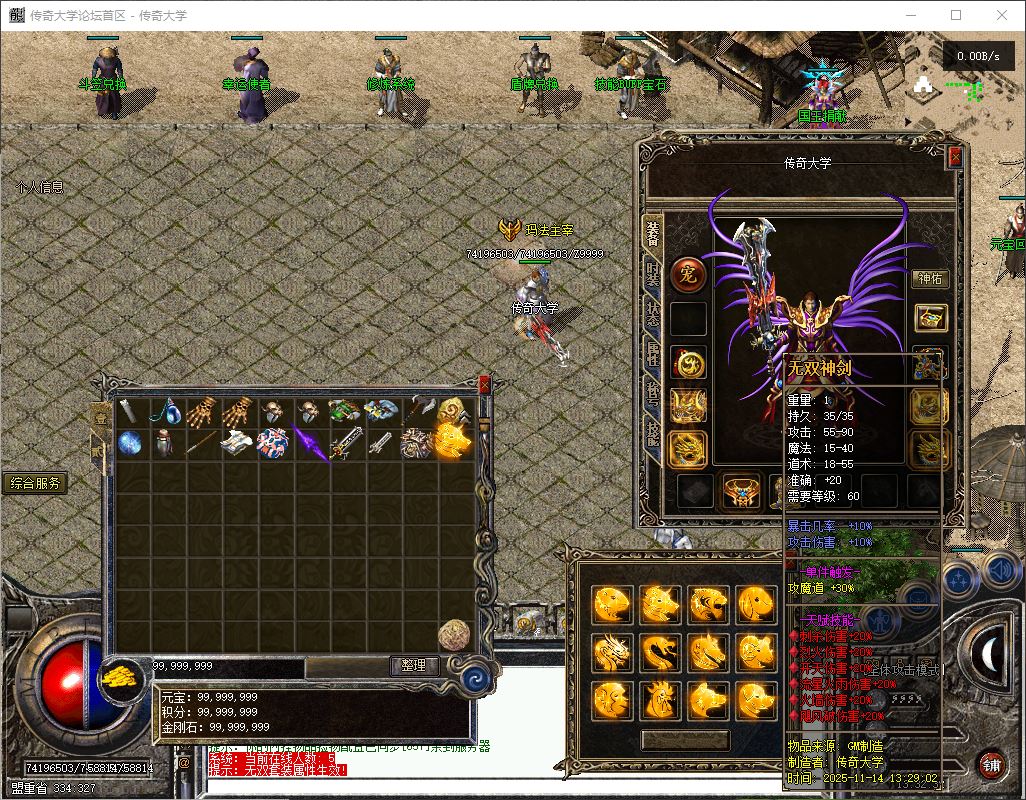Image resolution: width=1026 pixels, height=800 pixels.
Task: Maximize the game window
Action: click(x=956, y=15)
